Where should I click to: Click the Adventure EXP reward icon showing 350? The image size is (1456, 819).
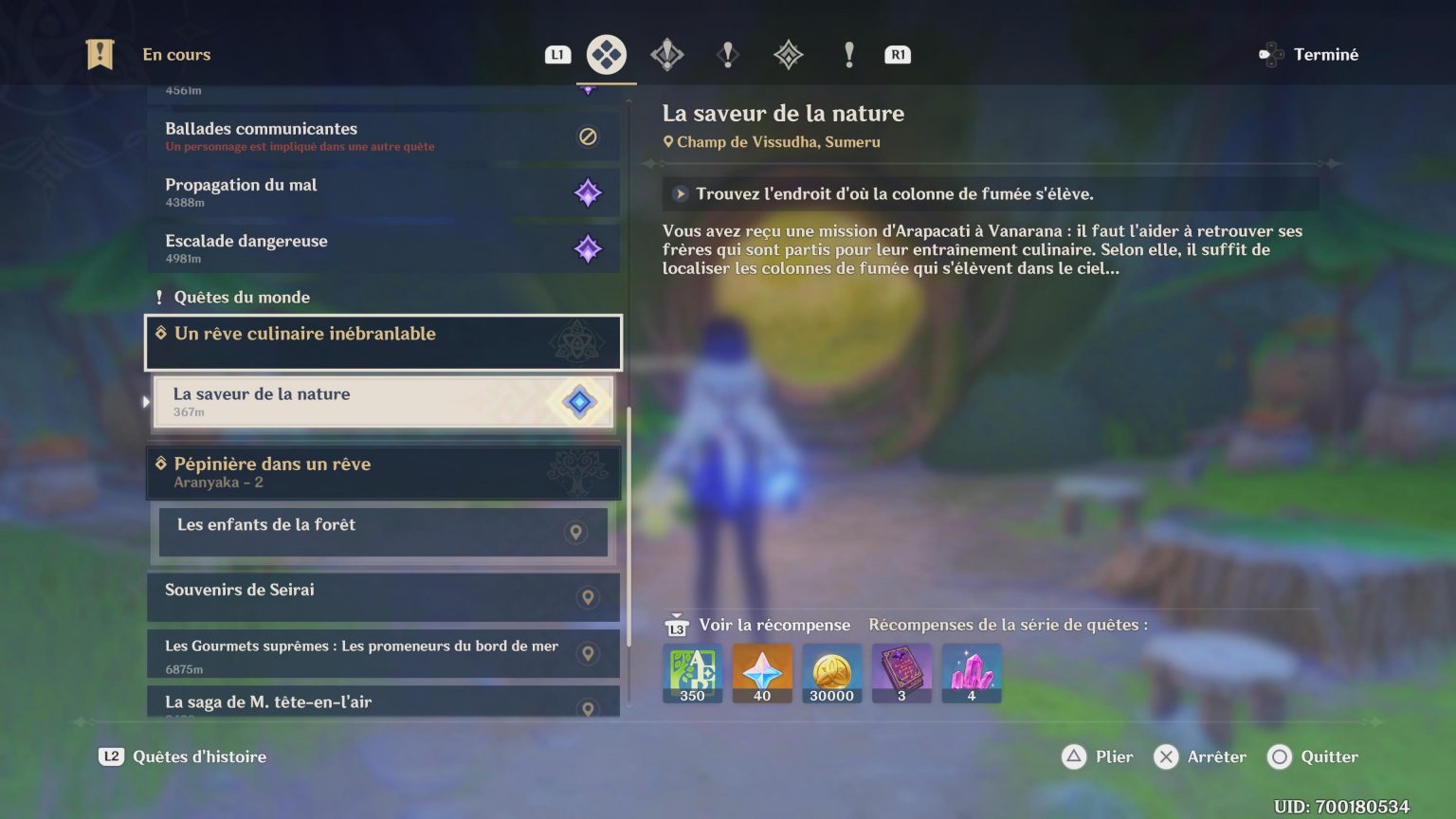692,673
